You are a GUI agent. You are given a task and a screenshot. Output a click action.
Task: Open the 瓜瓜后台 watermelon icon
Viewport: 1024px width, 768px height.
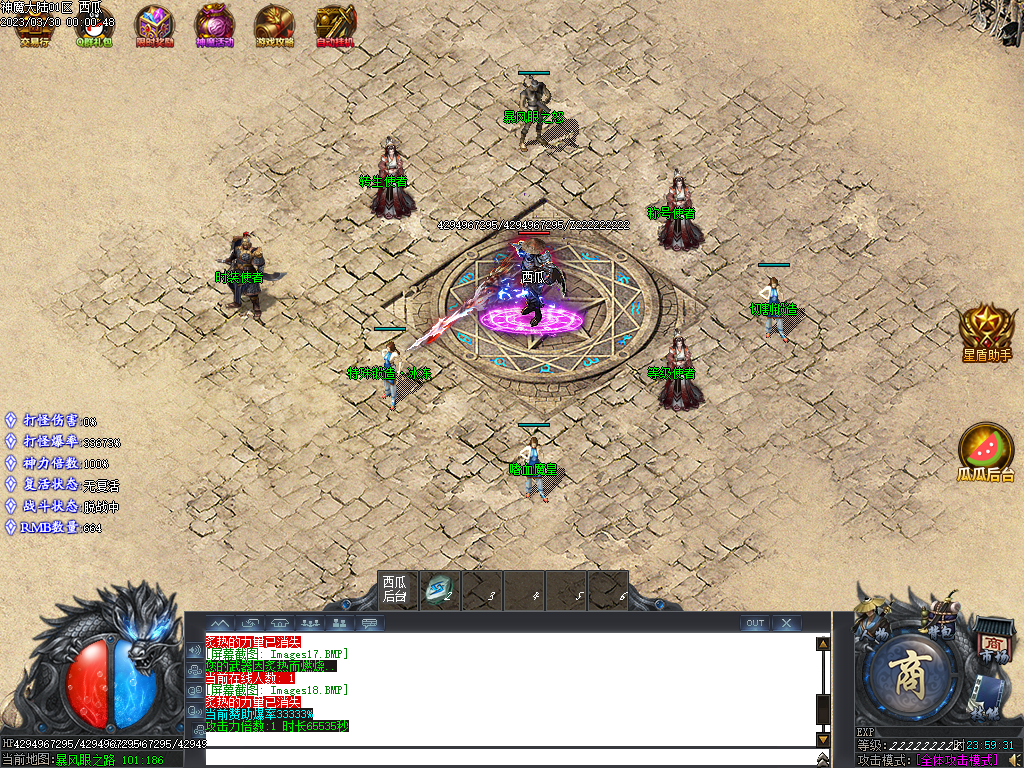[x=986, y=451]
